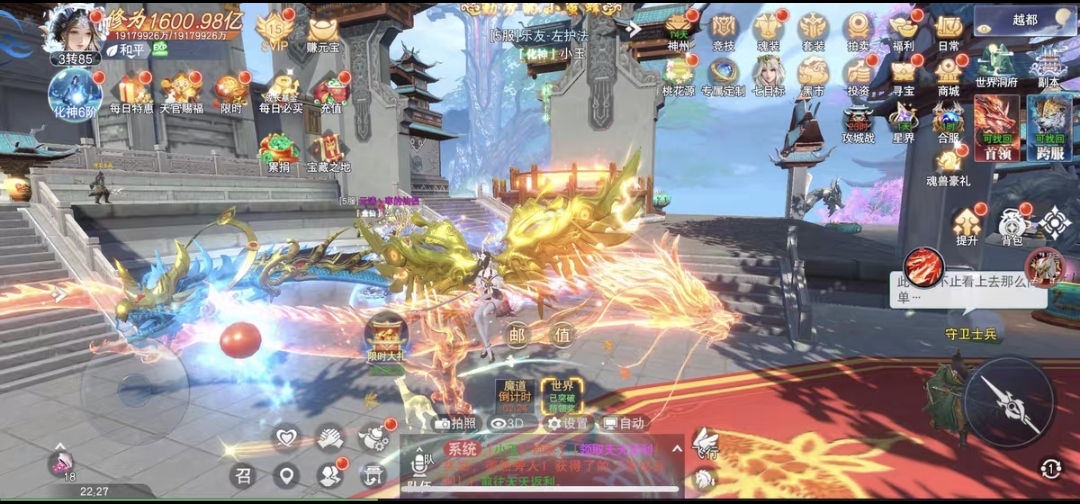
Task: Open the 提升 upgrade arrow icon
Action: point(967,224)
